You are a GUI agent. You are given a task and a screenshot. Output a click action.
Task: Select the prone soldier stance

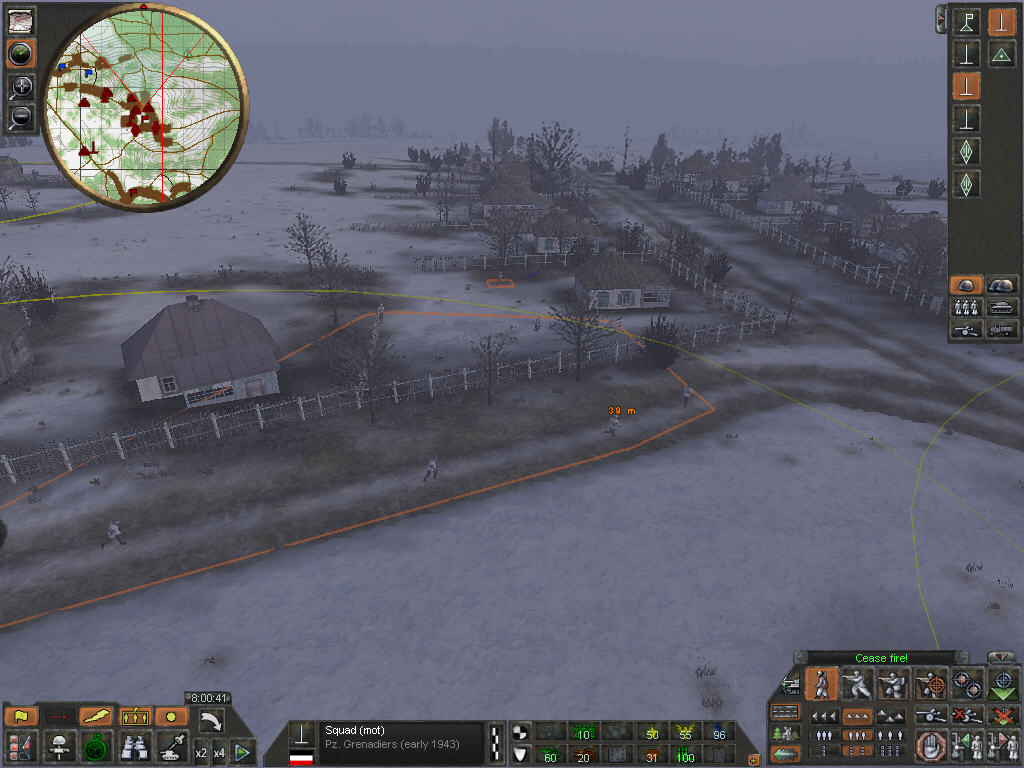point(892,684)
